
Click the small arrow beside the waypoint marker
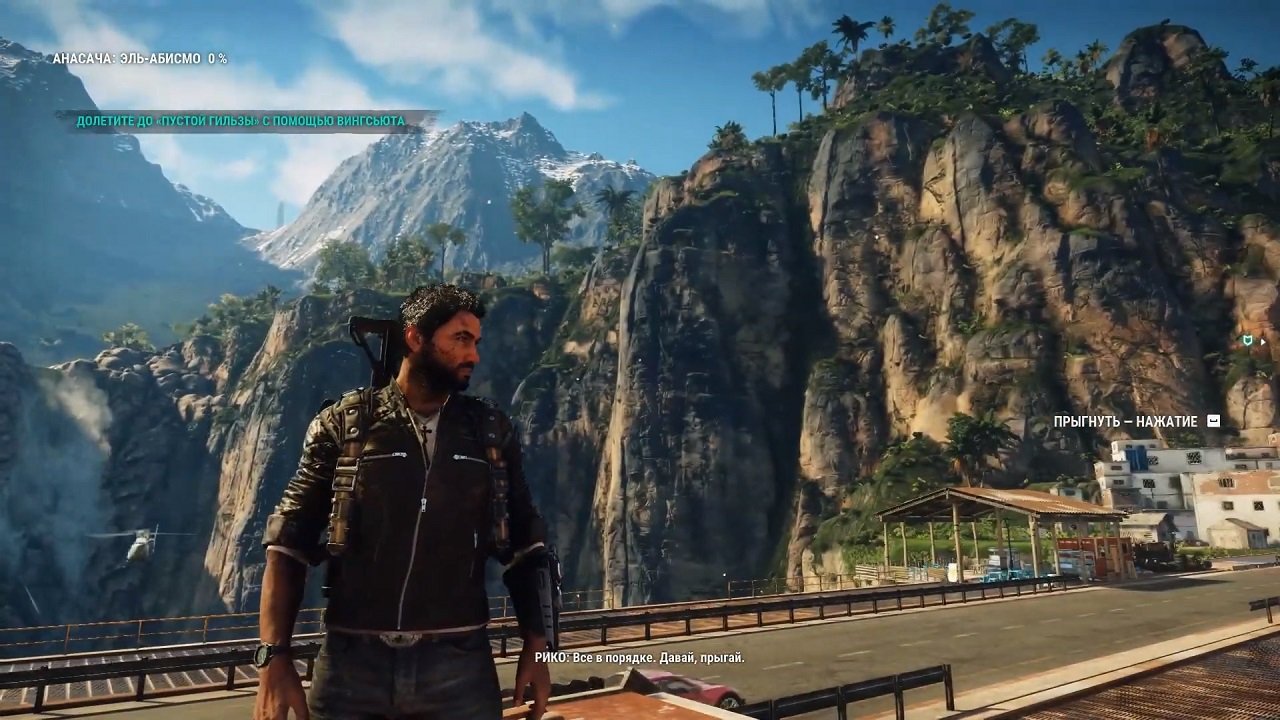(1262, 342)
